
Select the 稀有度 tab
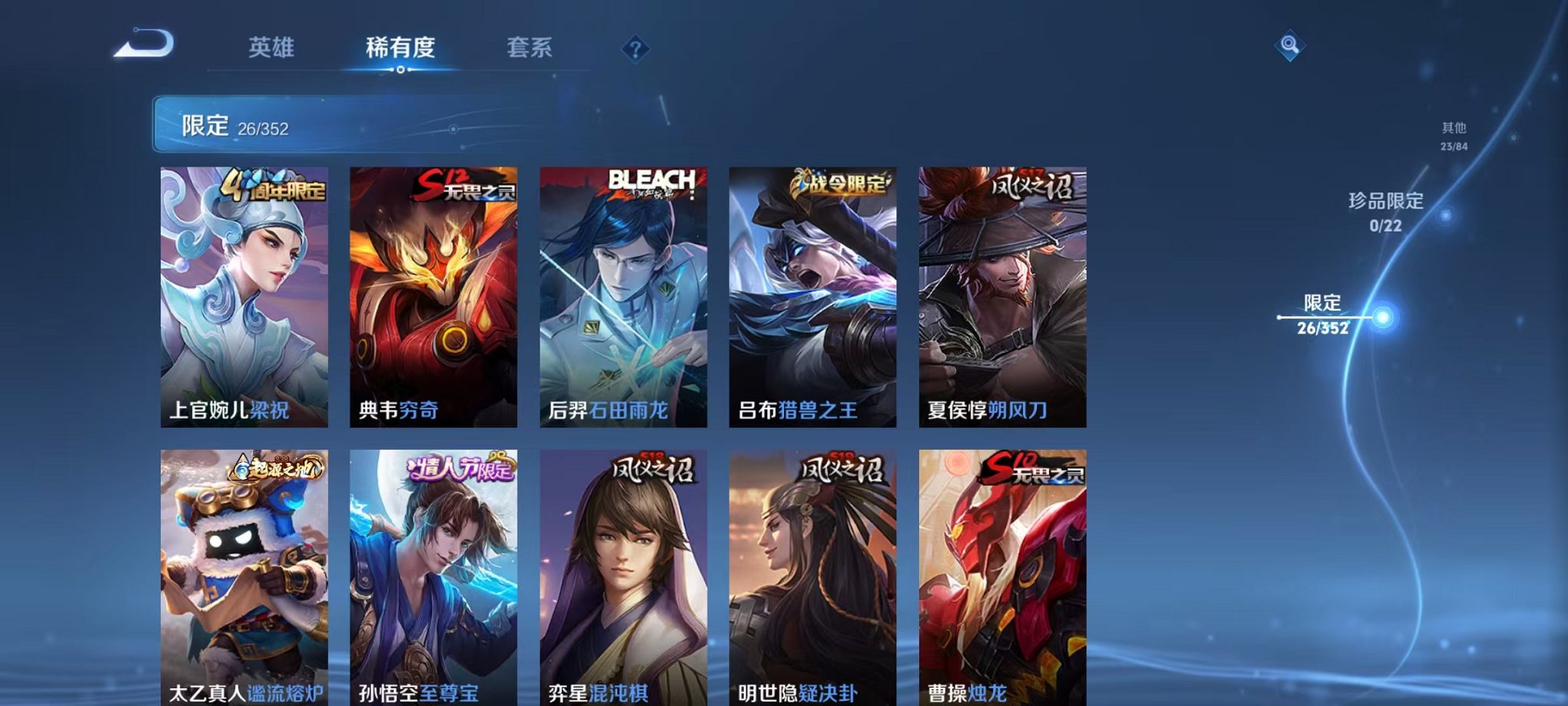[x=399, y=47]
